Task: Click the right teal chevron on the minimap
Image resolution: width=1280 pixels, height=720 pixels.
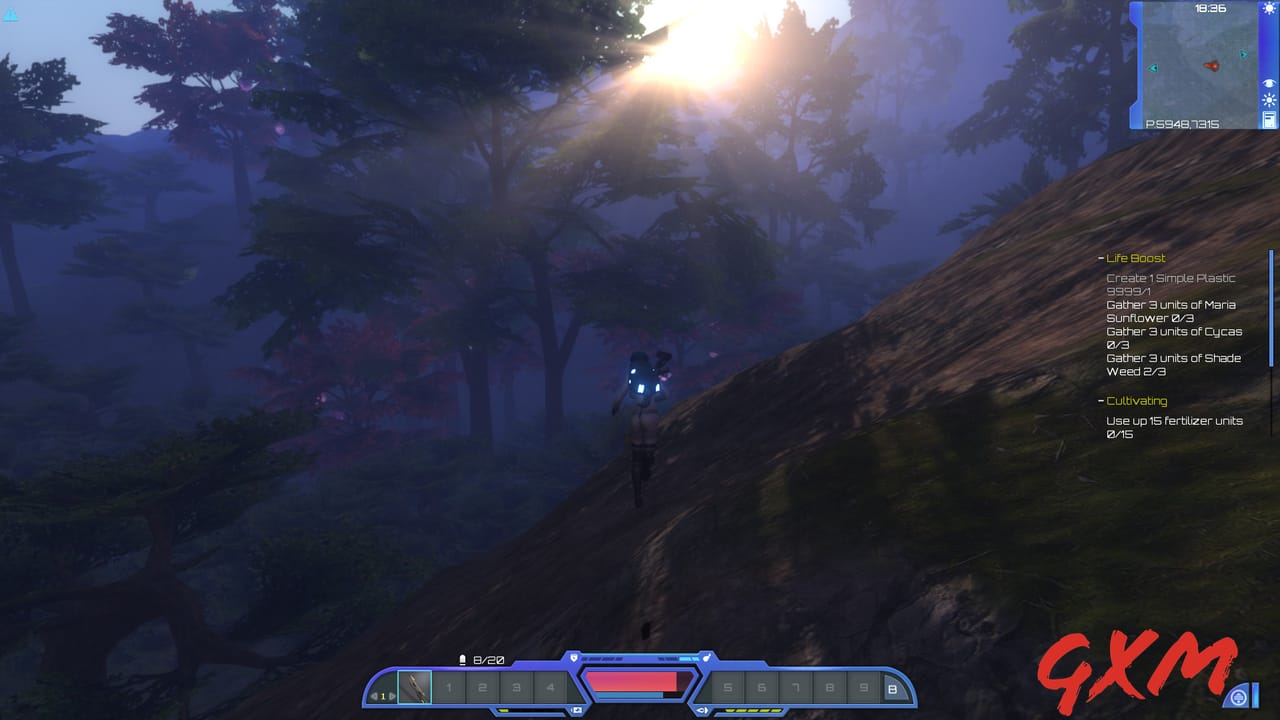Action: (1243, 54)
